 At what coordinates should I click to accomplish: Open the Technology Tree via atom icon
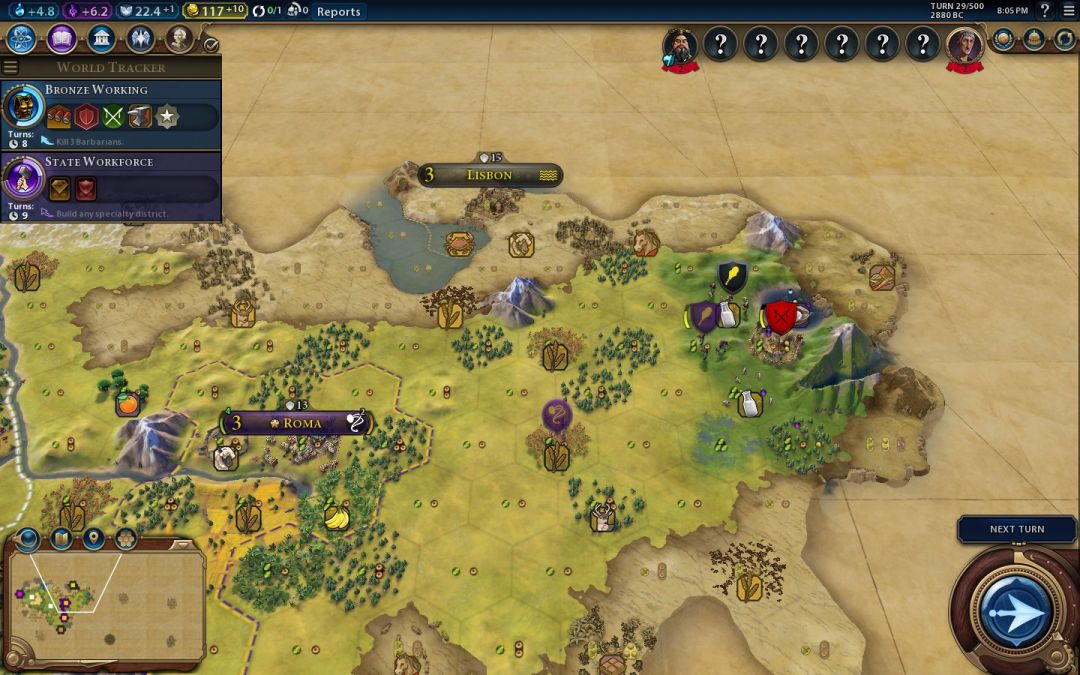click(22, 39)
